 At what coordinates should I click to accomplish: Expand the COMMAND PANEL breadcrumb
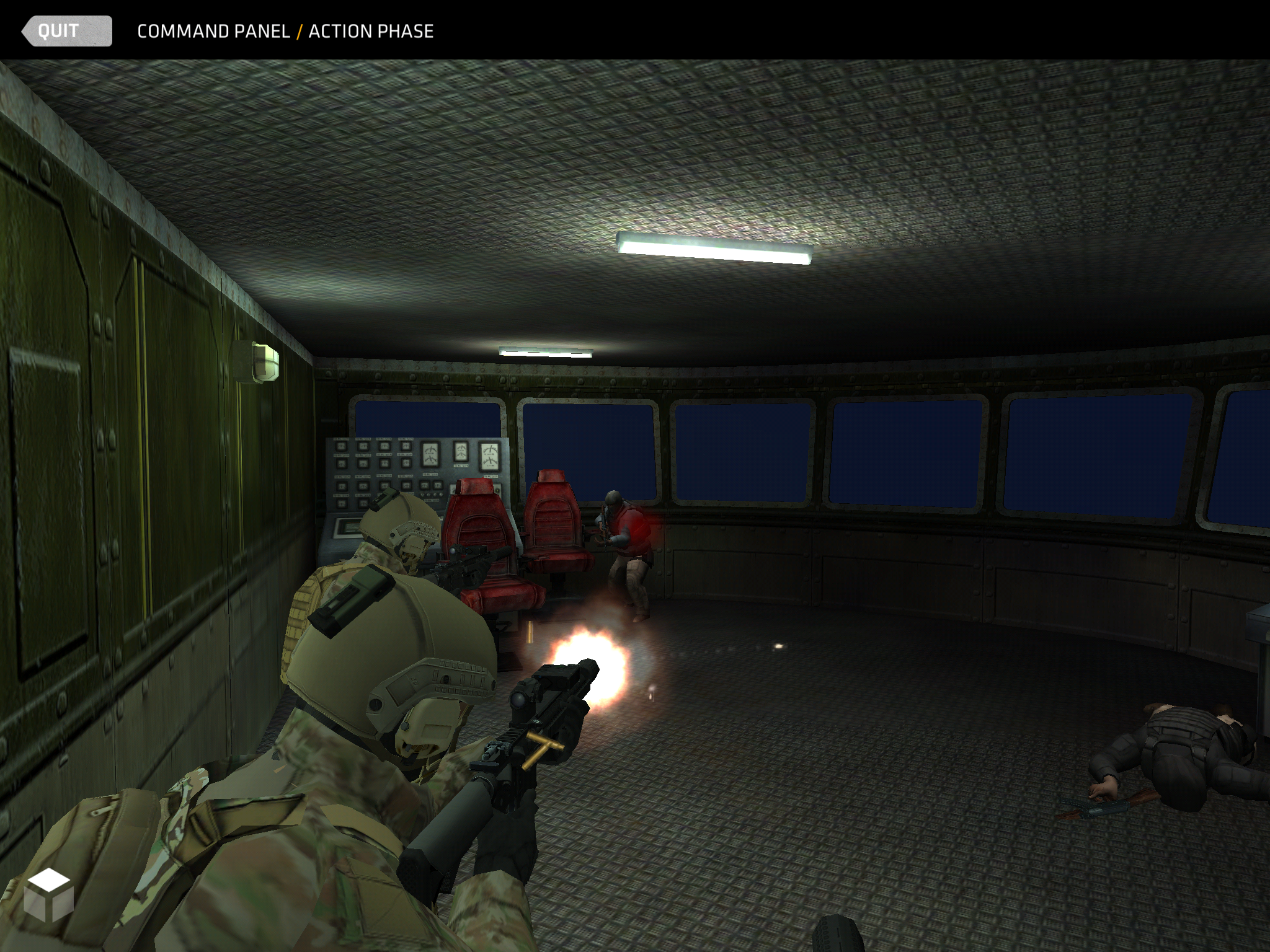click(x=213, y=30)
